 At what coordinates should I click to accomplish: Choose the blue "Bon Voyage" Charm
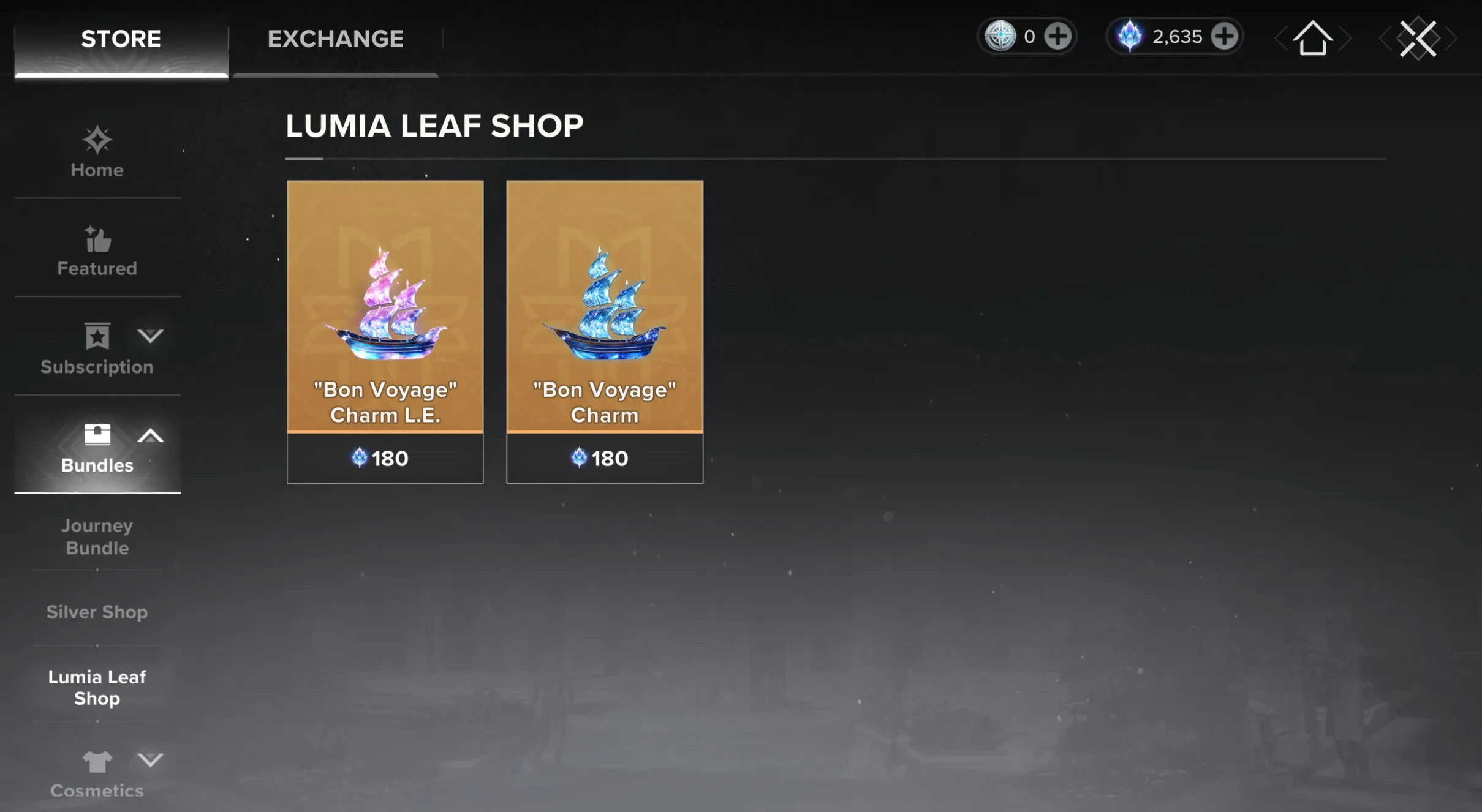pos(605,331)
